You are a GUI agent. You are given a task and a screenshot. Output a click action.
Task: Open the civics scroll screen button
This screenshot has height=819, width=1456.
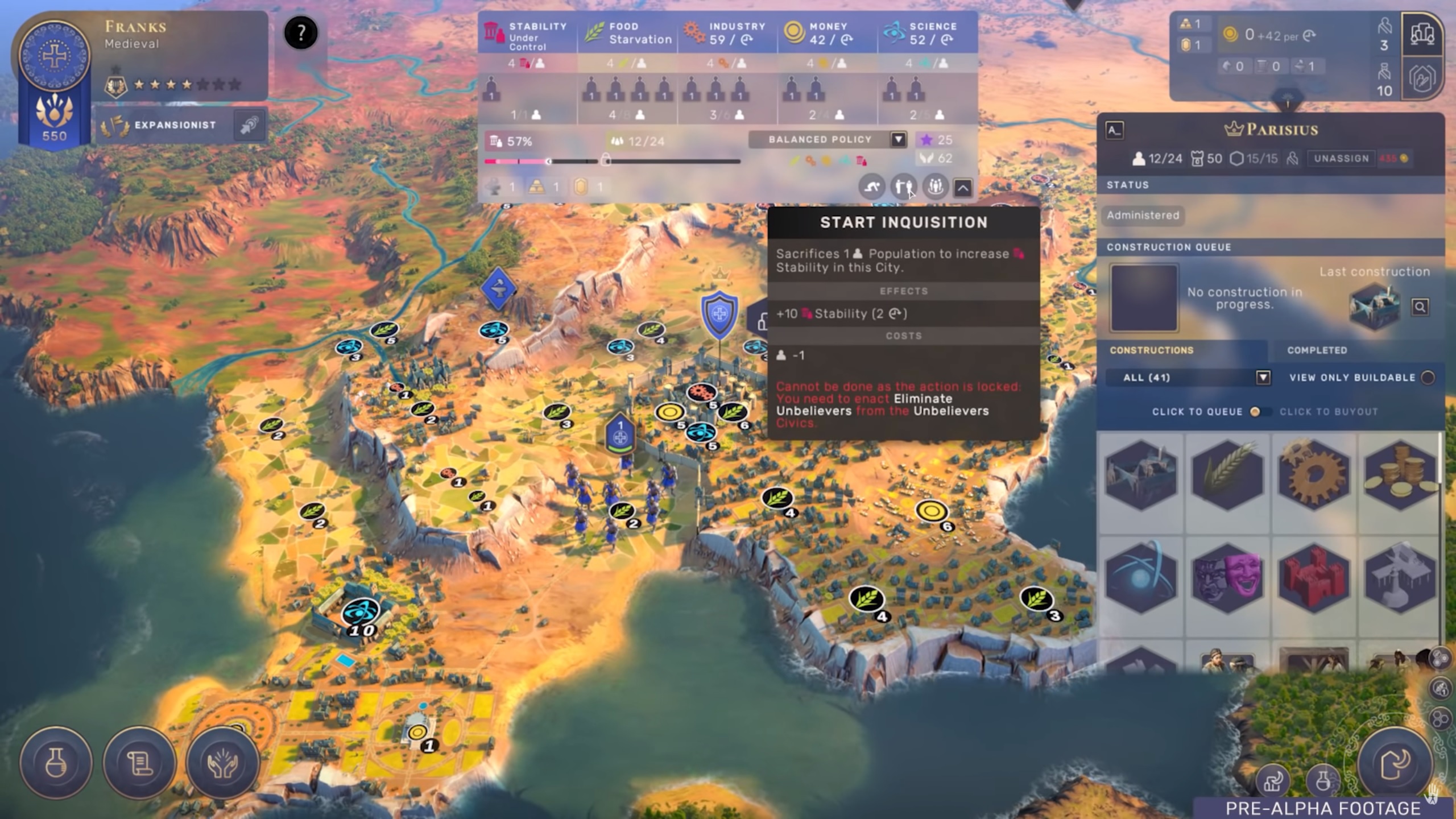139,763
